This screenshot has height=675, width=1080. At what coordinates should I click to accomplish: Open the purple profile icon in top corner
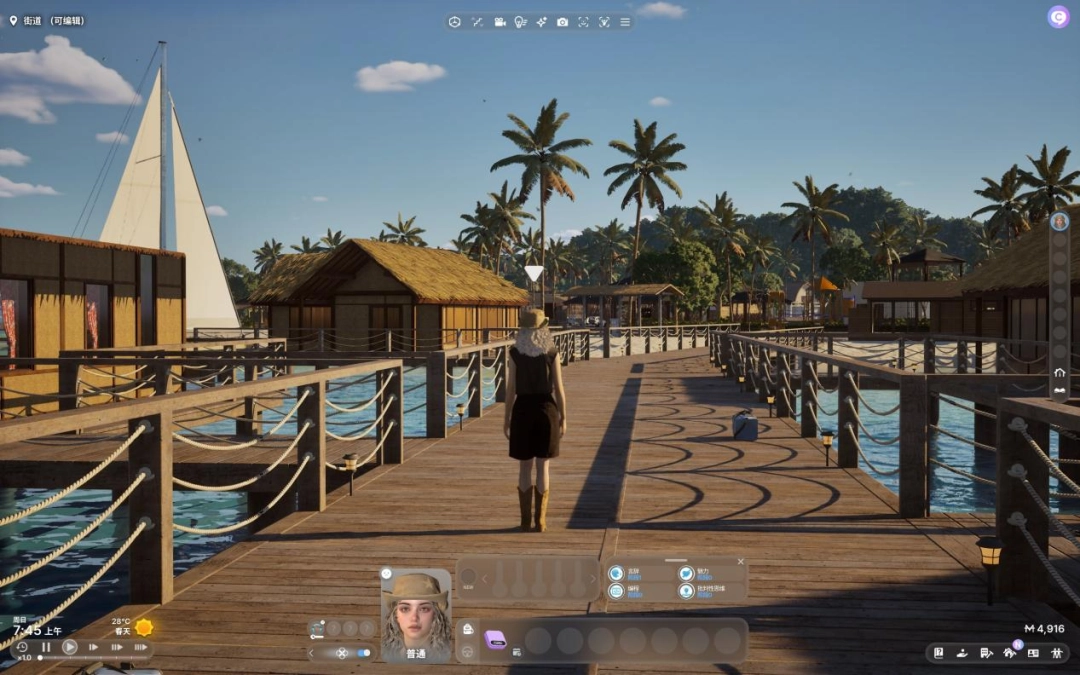pyautogui.click(x=1058, y=17)
